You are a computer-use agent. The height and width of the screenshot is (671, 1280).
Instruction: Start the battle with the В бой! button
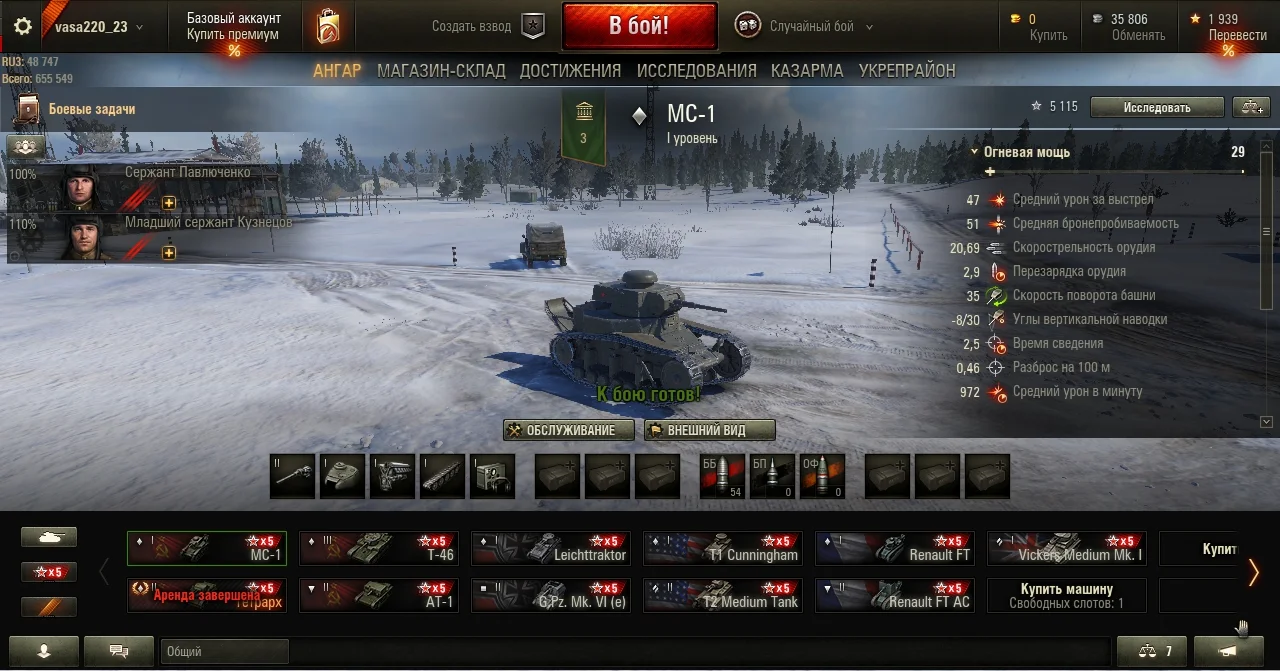tap(639, 26)
